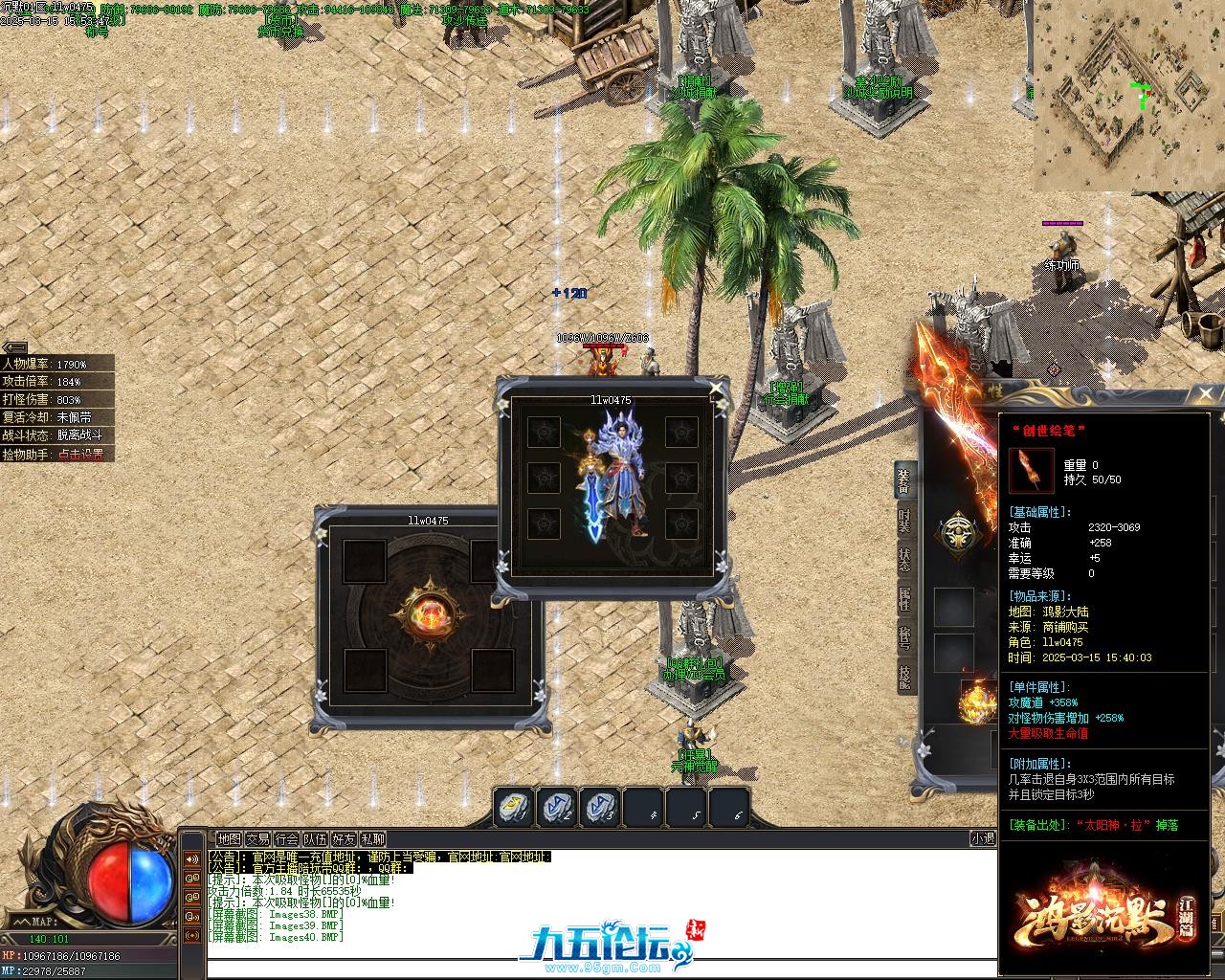This screenshot has width=1225, height=980.
Task: Activate the yellow rune skill in slot 1
Action: 514,808
